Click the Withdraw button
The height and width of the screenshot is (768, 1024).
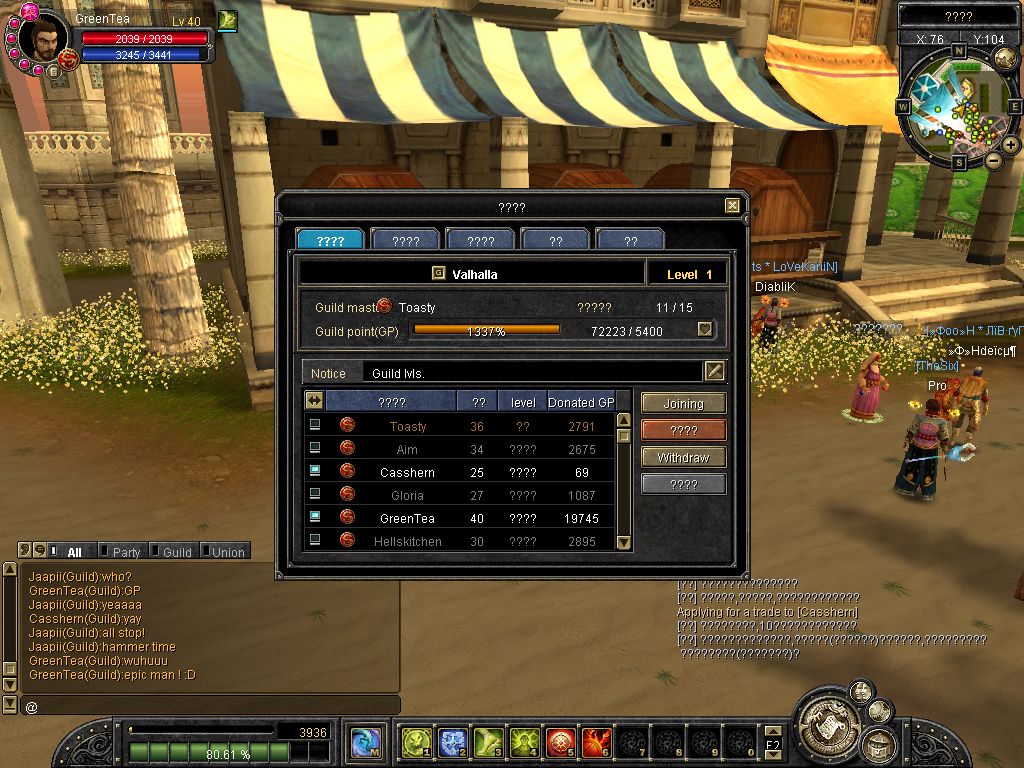pyautogui.click(x=683, y=458)
